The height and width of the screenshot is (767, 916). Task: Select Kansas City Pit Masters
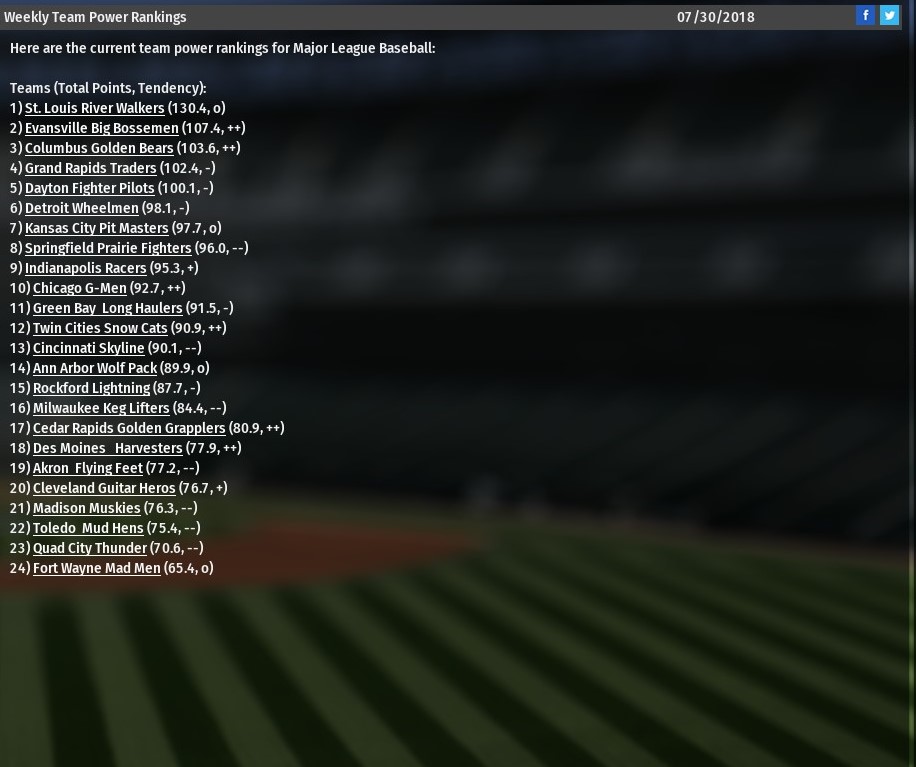[96, 228]
